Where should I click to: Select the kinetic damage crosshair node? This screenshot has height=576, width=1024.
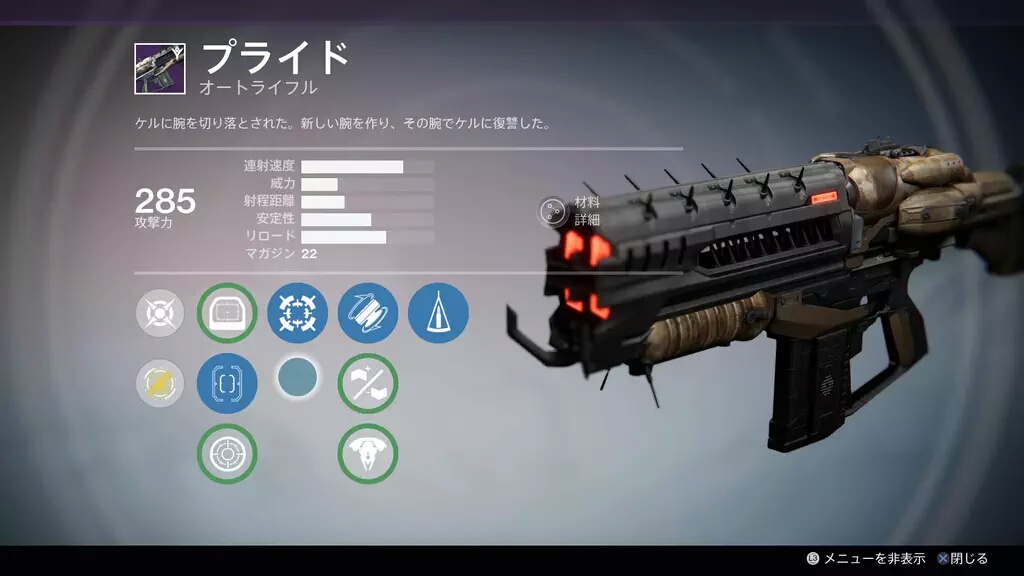coord(160,314)
